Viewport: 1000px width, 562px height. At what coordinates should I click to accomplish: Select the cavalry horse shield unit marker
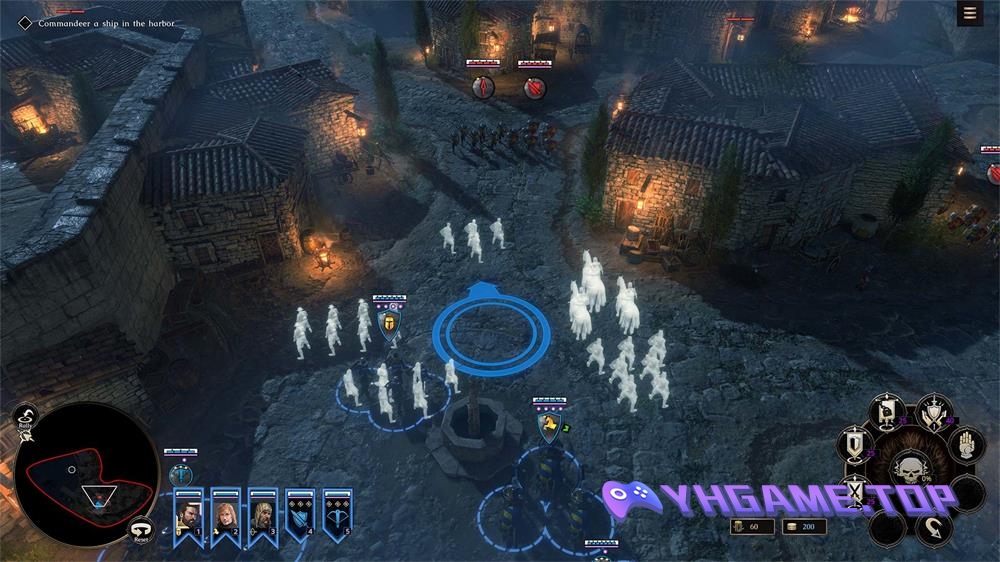coord(549,428)
